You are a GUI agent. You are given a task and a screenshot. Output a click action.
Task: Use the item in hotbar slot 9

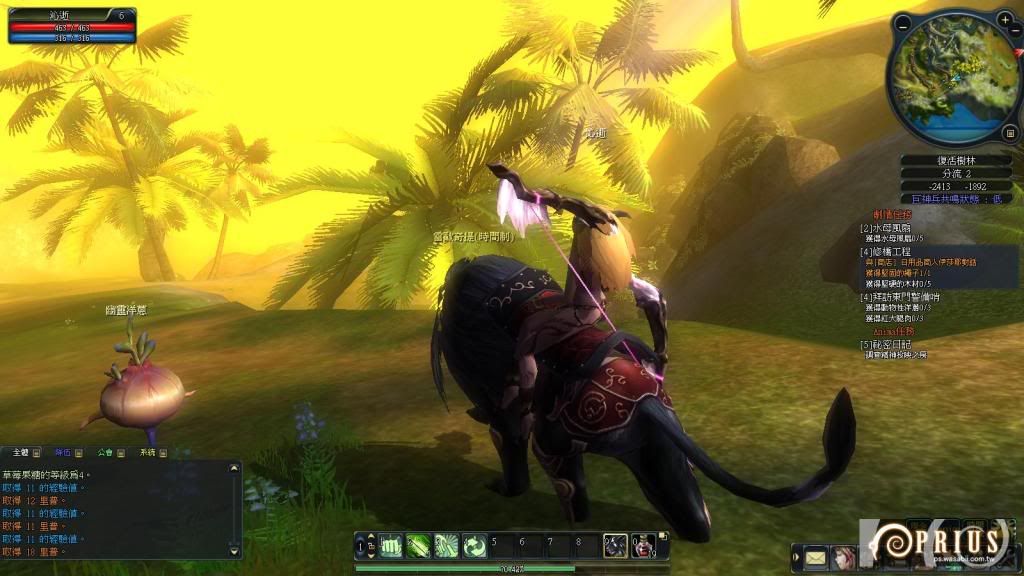point(615,545)
